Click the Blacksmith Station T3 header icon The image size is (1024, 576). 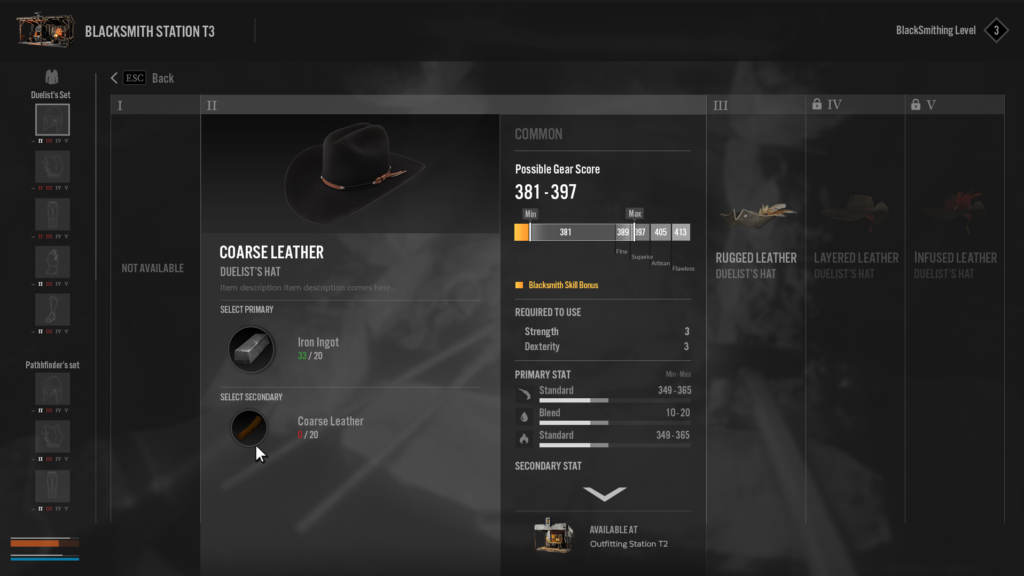[46, 31]
